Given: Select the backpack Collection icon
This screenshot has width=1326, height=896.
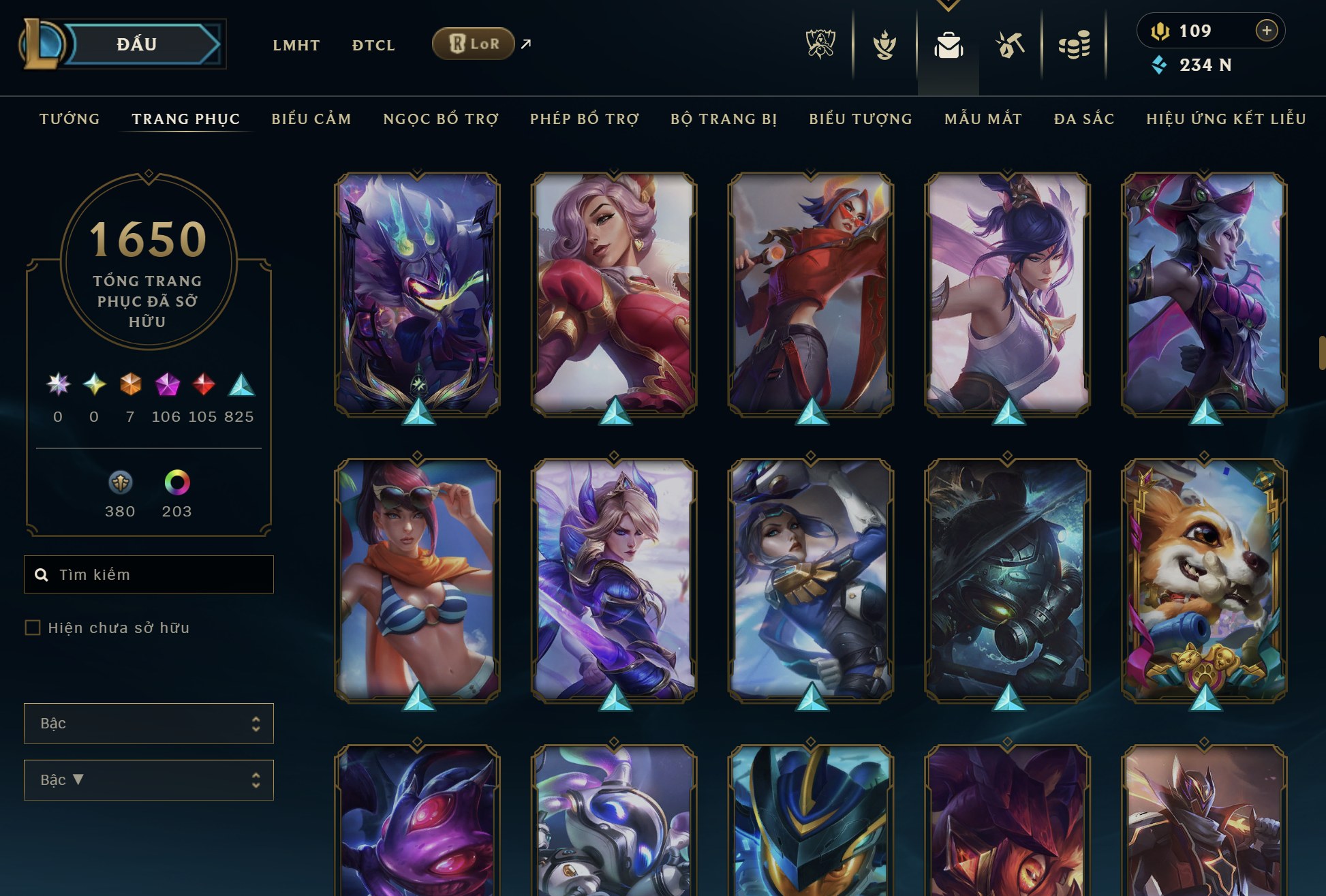Looking at the screenshot, I should click(x=949, y=43).
